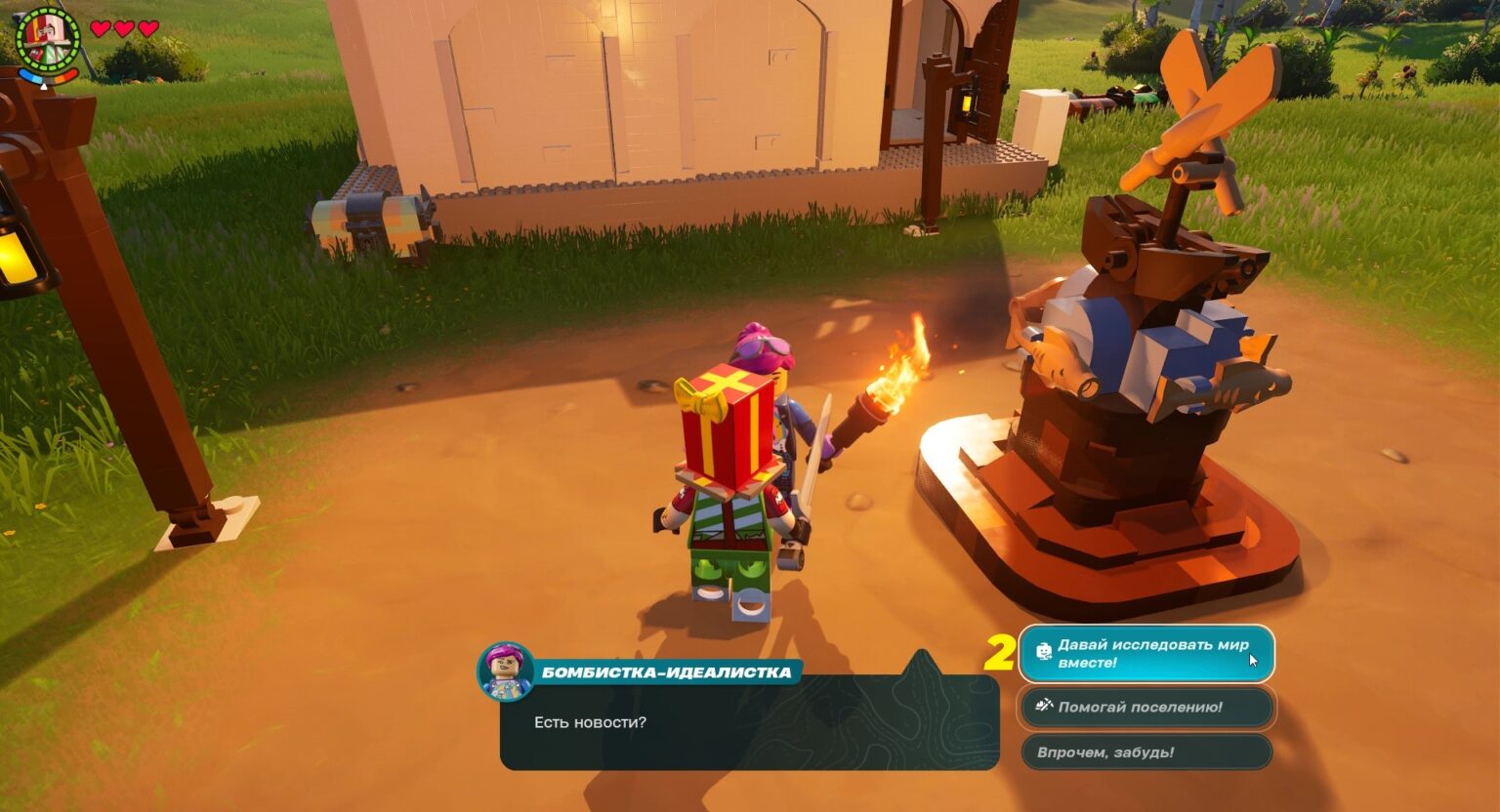
Task: Click the middle heart icon
Action: click(125, 28)
